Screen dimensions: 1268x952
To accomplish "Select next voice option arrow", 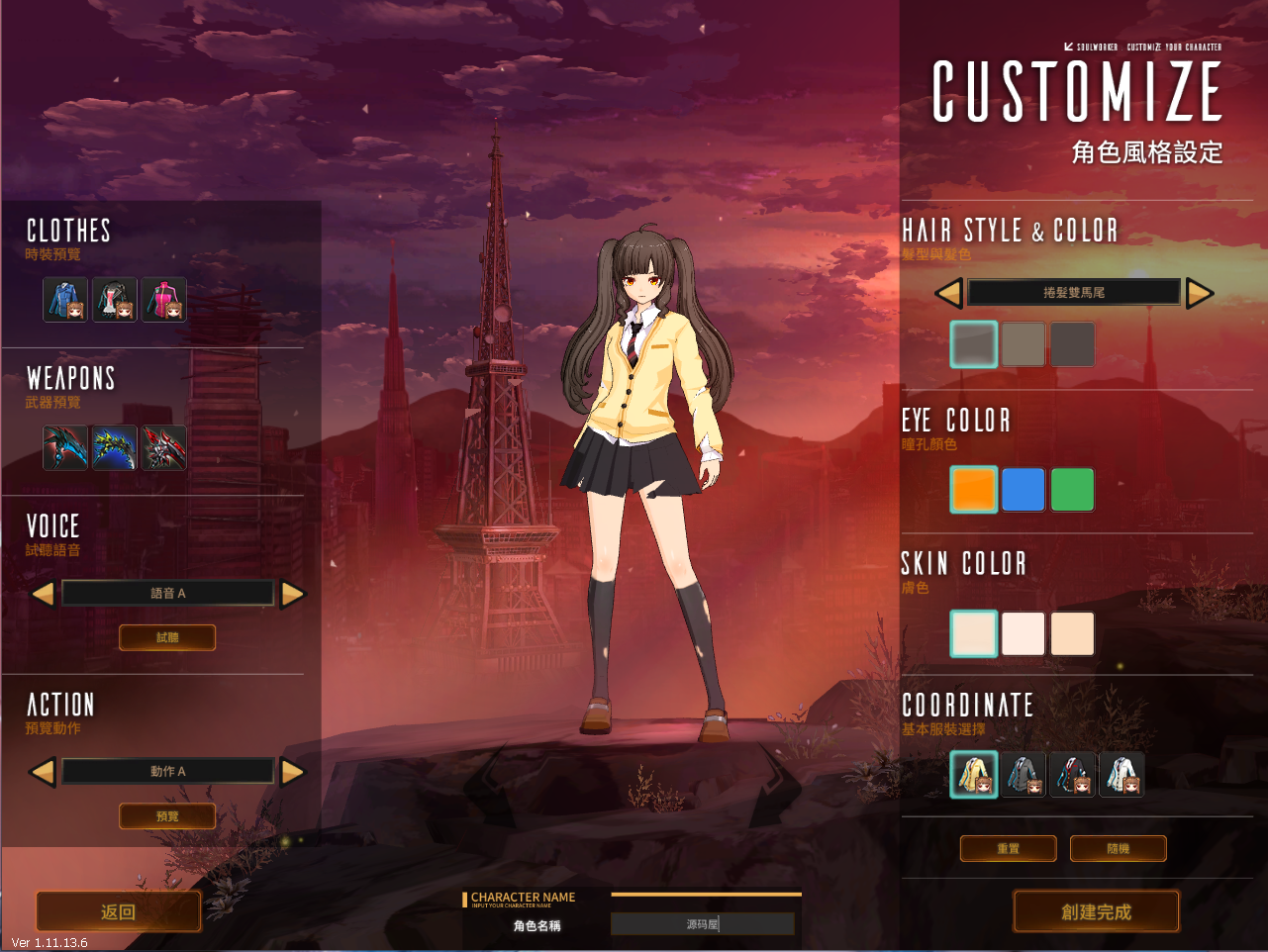I will pos(293,594).
